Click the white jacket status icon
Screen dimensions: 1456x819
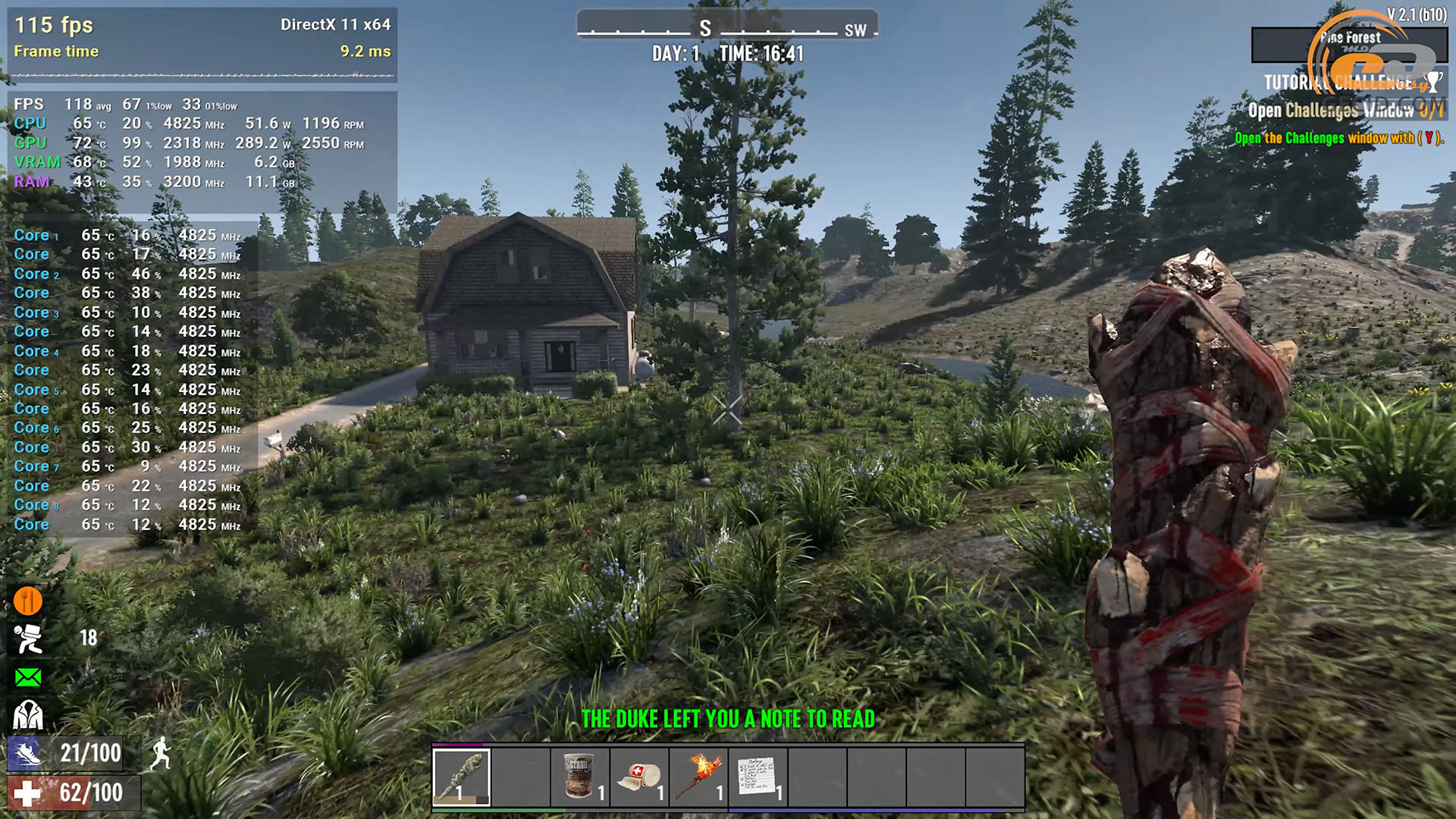[x=28, y=714]
